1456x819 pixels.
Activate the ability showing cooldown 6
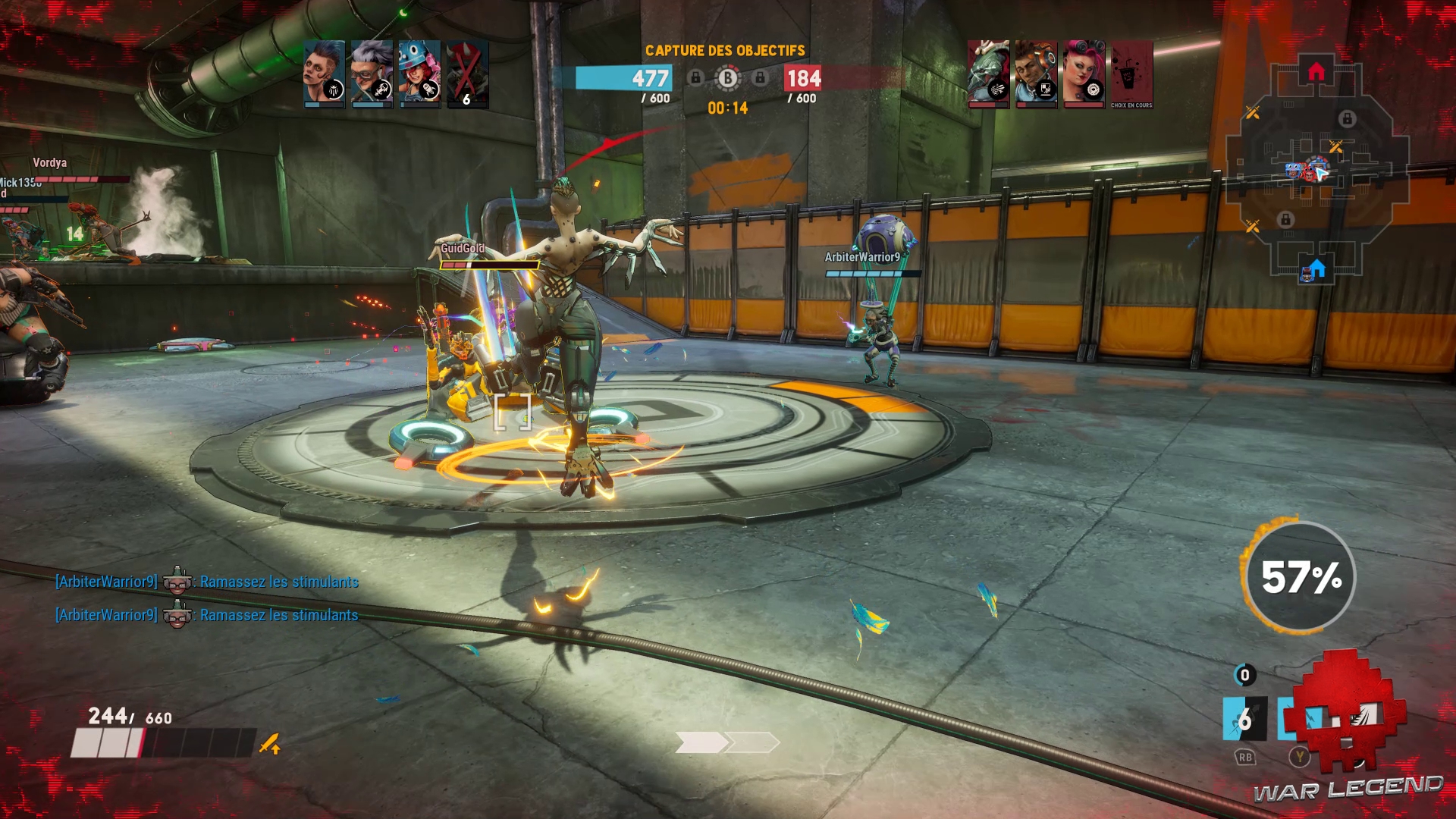[1244, 719]
